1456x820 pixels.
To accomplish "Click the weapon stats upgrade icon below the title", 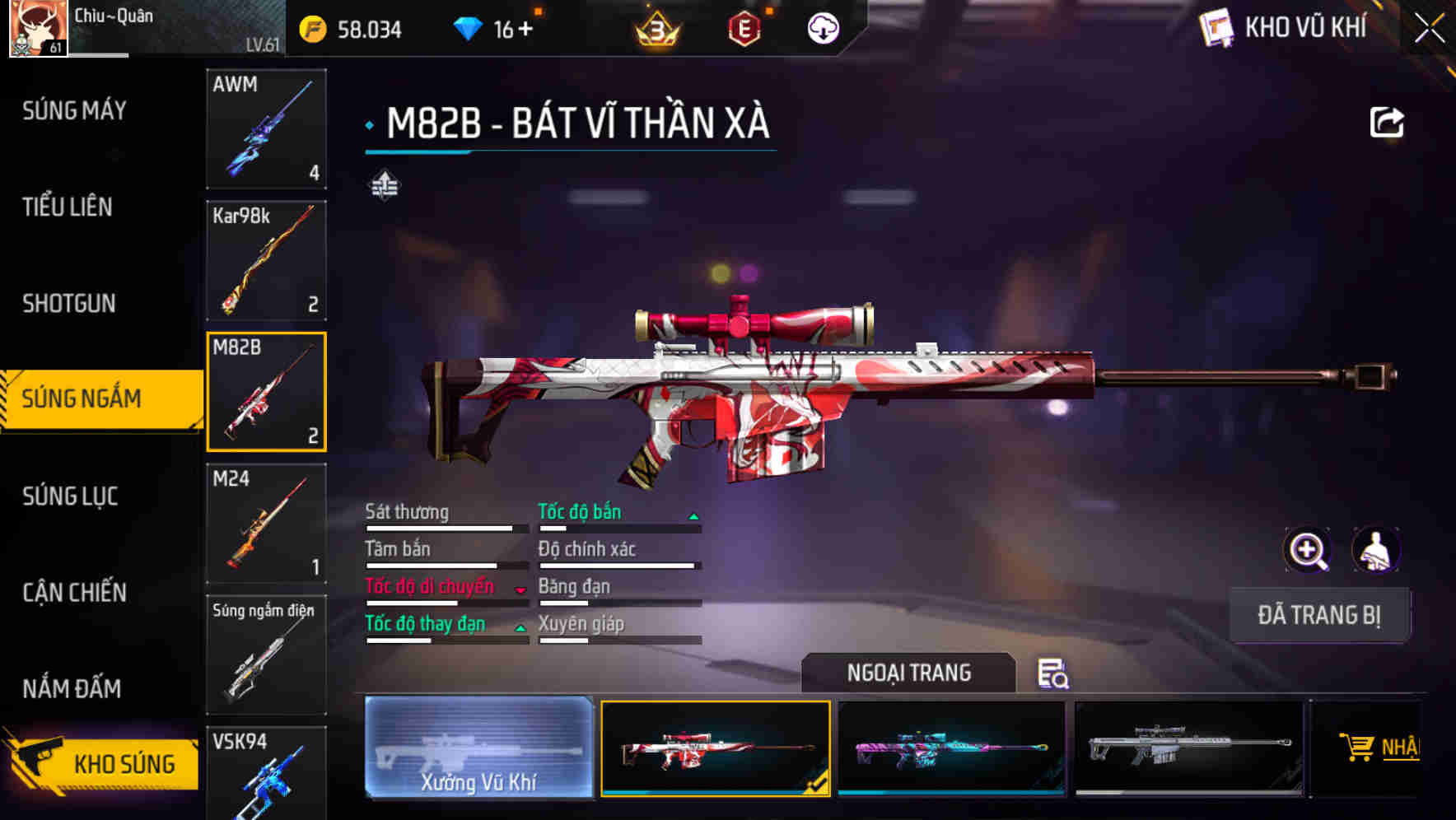I will (x=384, y=186).
